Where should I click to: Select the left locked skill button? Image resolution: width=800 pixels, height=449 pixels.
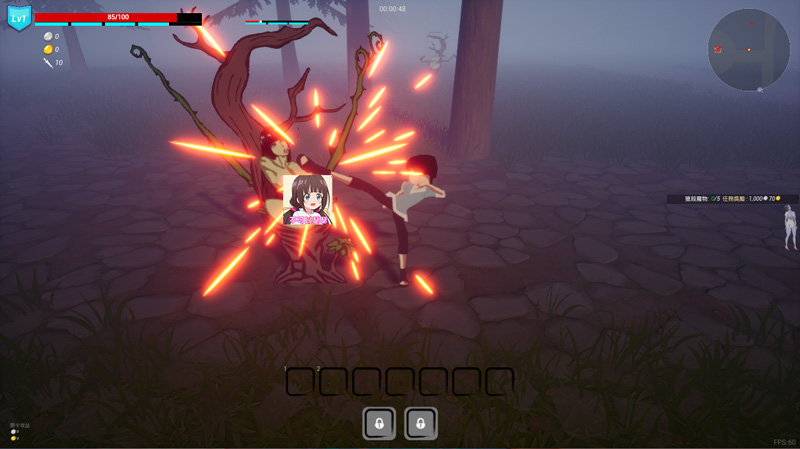379,423
